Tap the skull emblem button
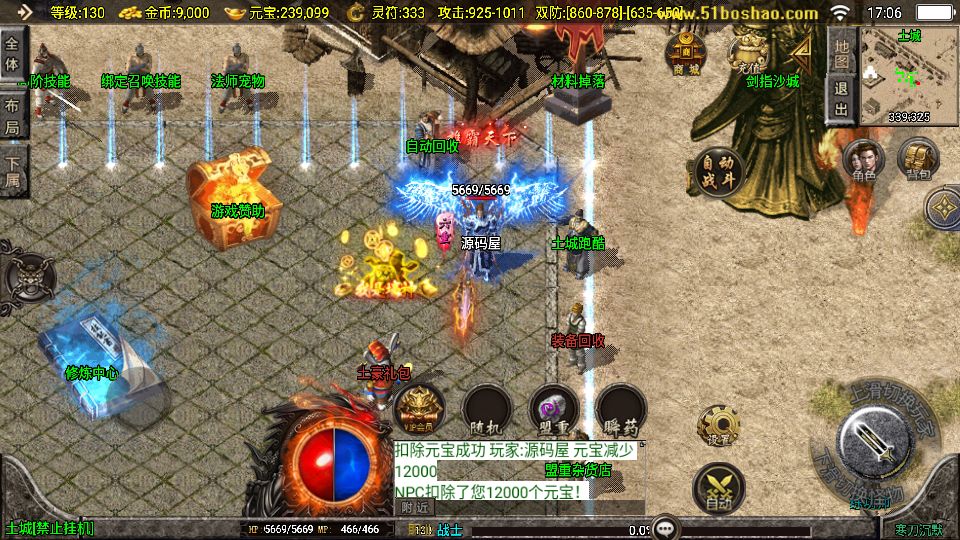The width and height of the screenshot is (960, 540). [24, 276]
